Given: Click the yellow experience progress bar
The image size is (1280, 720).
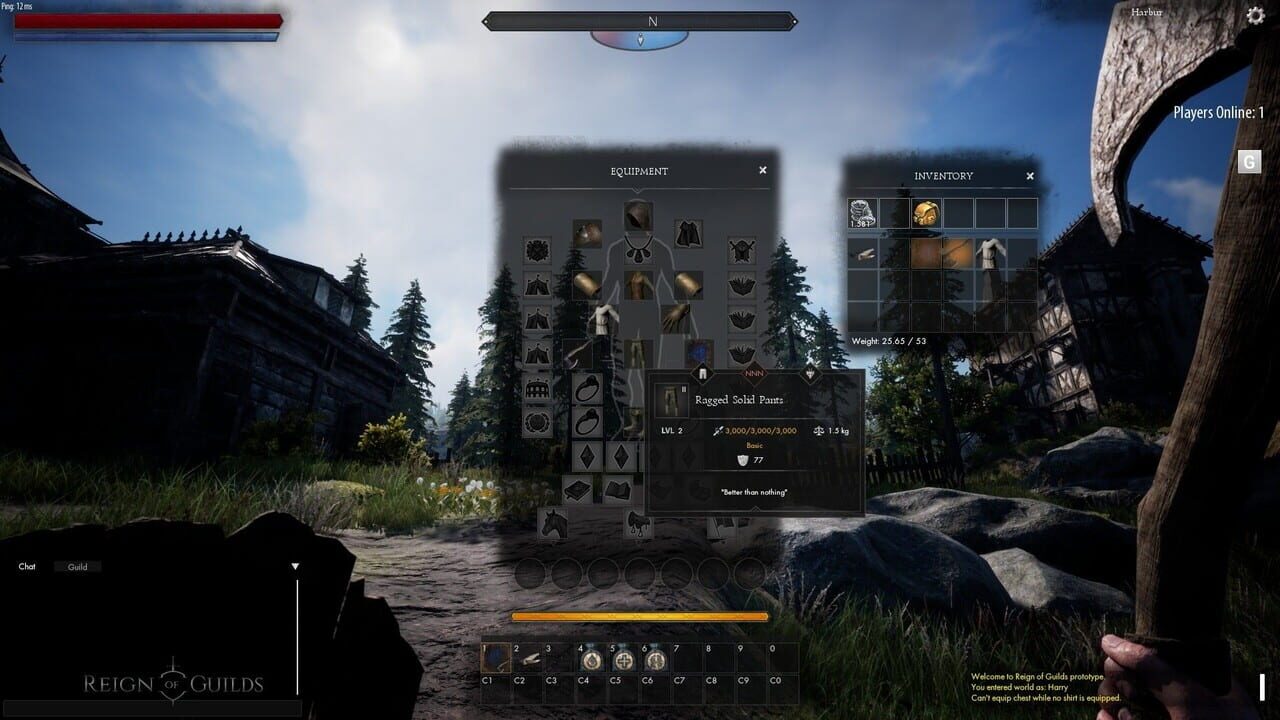Looking at the screenshot, I should click(640, 615).
